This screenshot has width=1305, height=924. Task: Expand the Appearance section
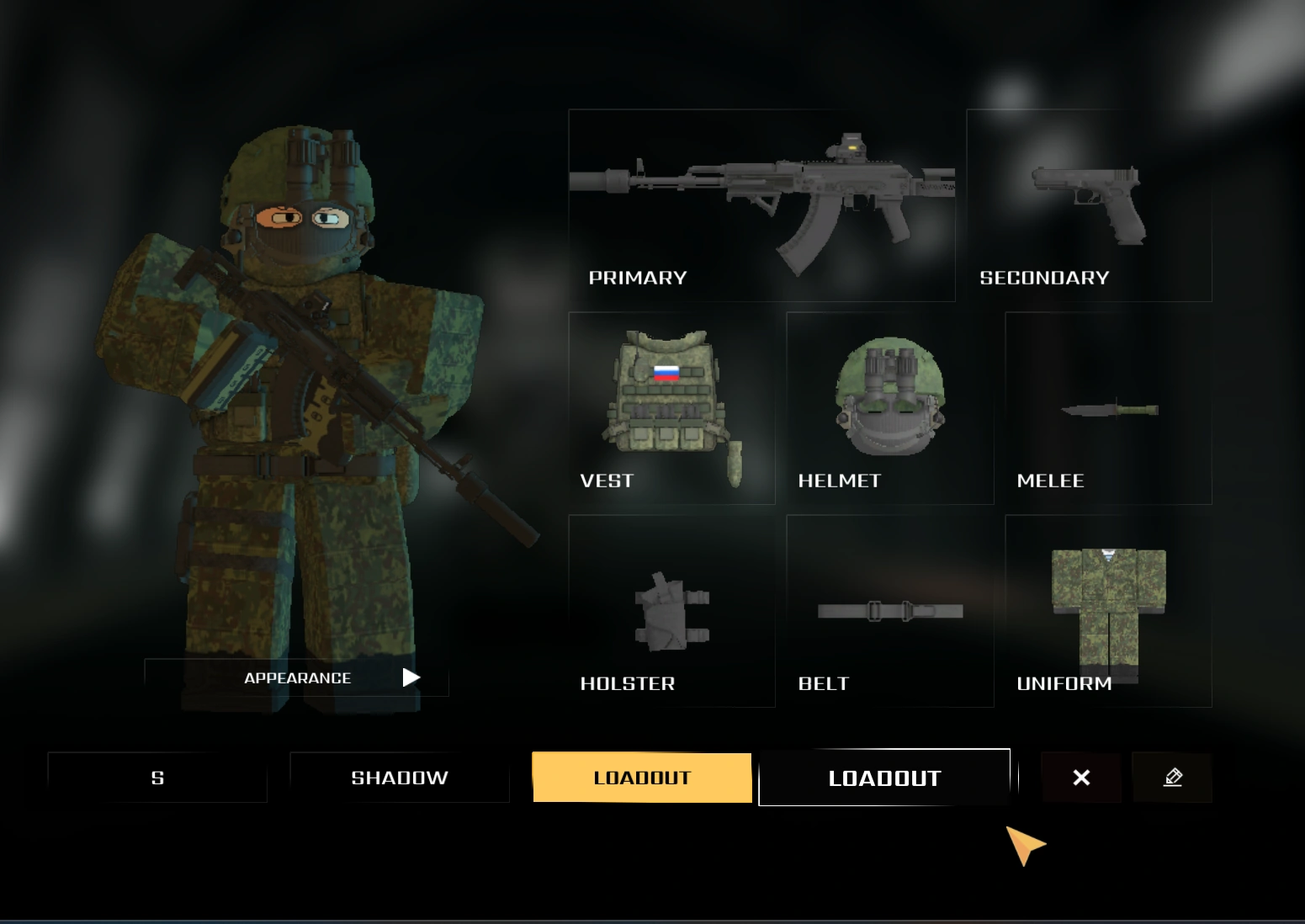(x=297, y=677)
